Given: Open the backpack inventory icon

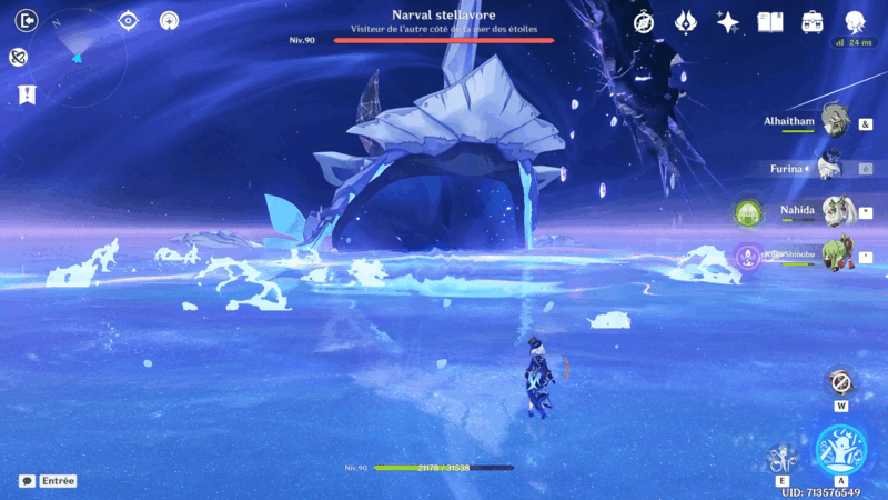Looking at the screenshot, I should pyautogui.click(x=812, y=22).
